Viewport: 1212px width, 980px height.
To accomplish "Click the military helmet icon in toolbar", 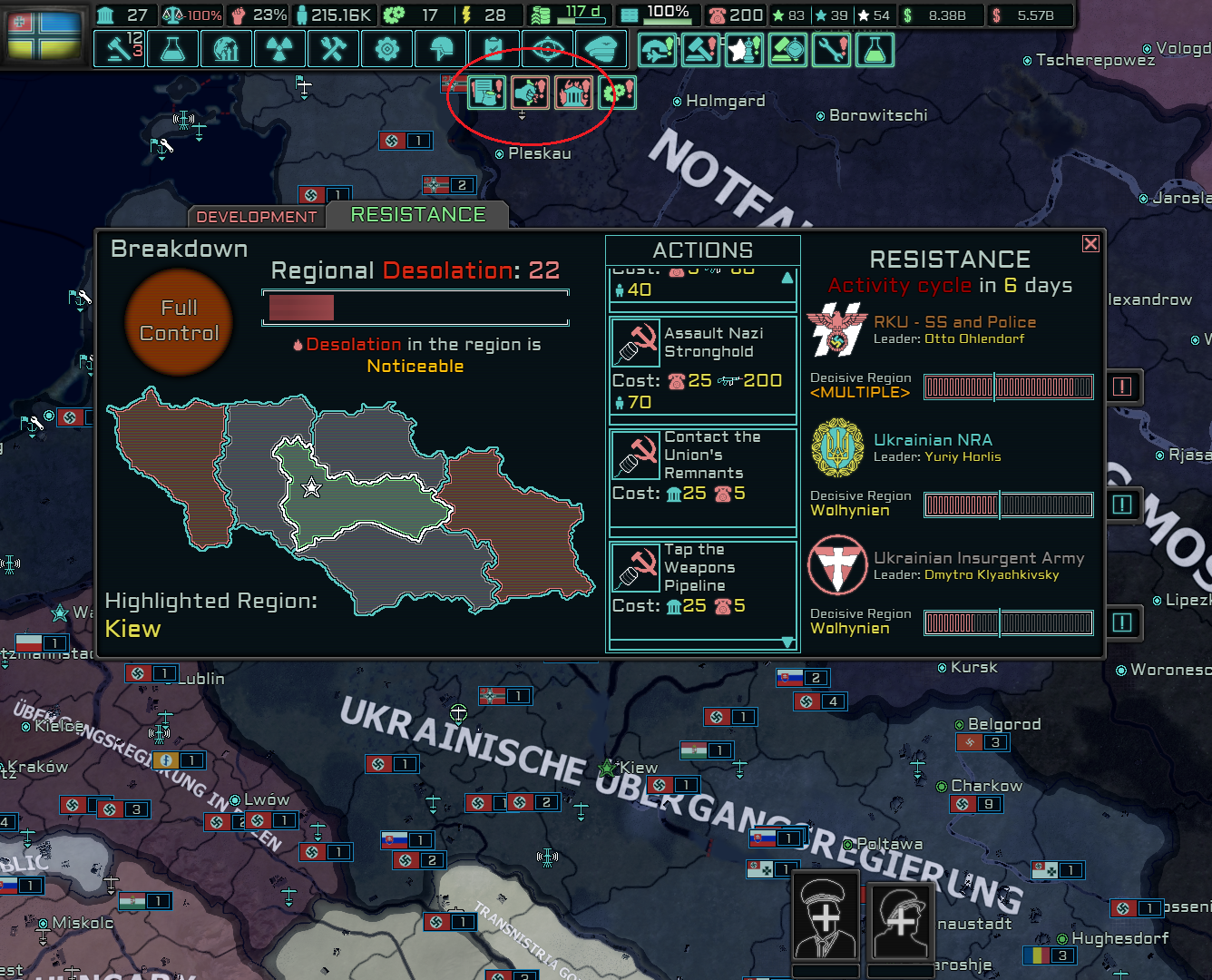I will pyautogui.click(x=440, y=48).
